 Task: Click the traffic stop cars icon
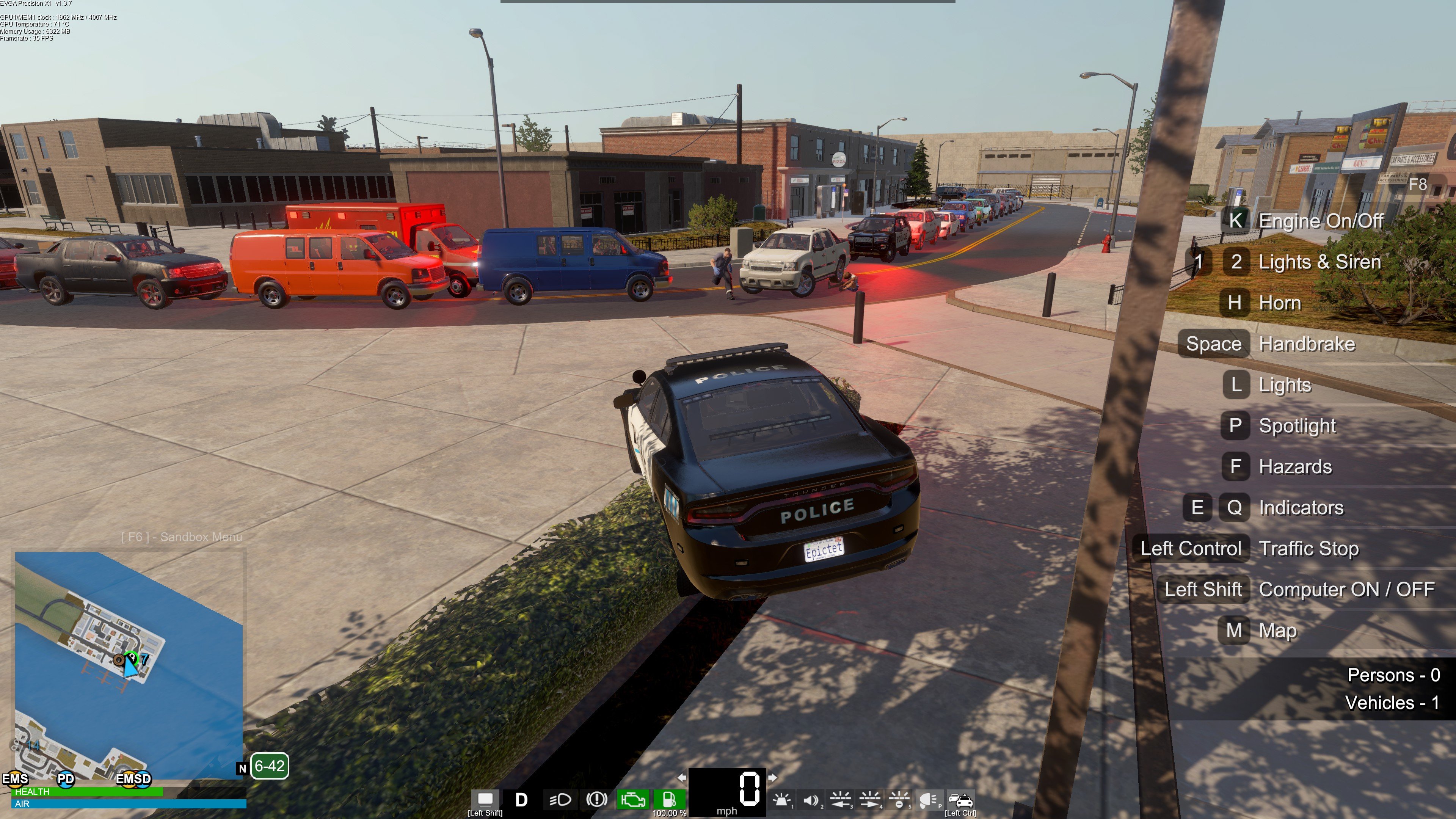(960, 800)
